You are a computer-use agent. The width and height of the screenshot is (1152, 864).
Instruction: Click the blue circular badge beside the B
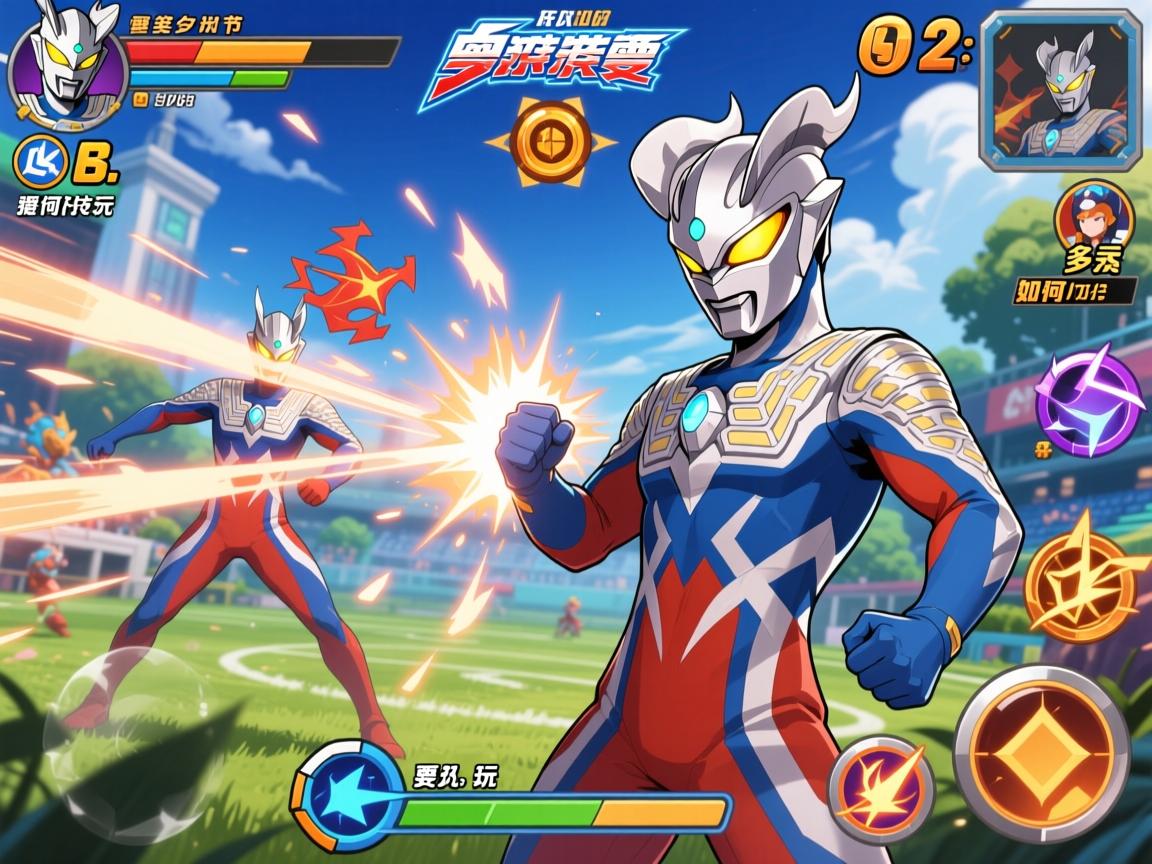click(x=42, y=165)
